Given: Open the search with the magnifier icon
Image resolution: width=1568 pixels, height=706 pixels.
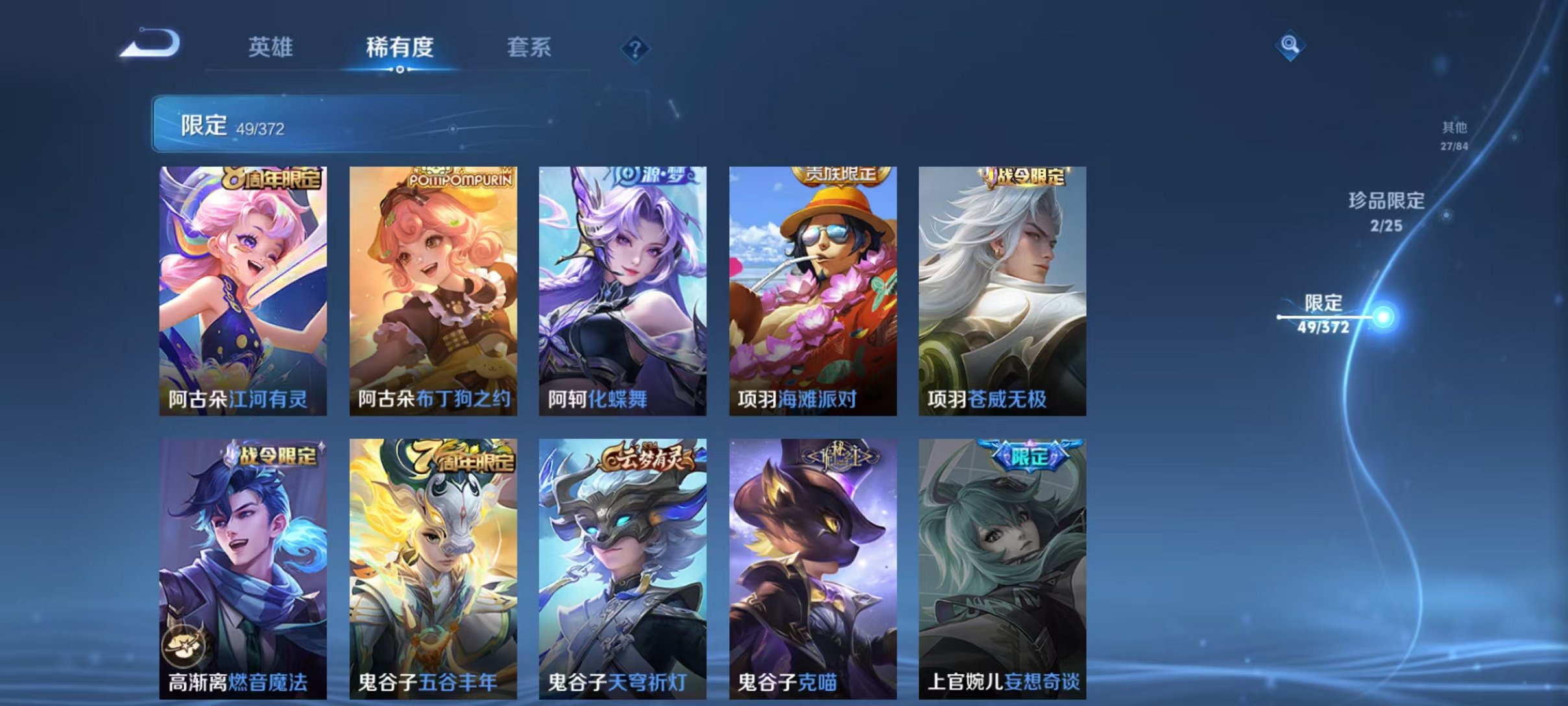Looking at the screenshot, I should (1291, 47).
